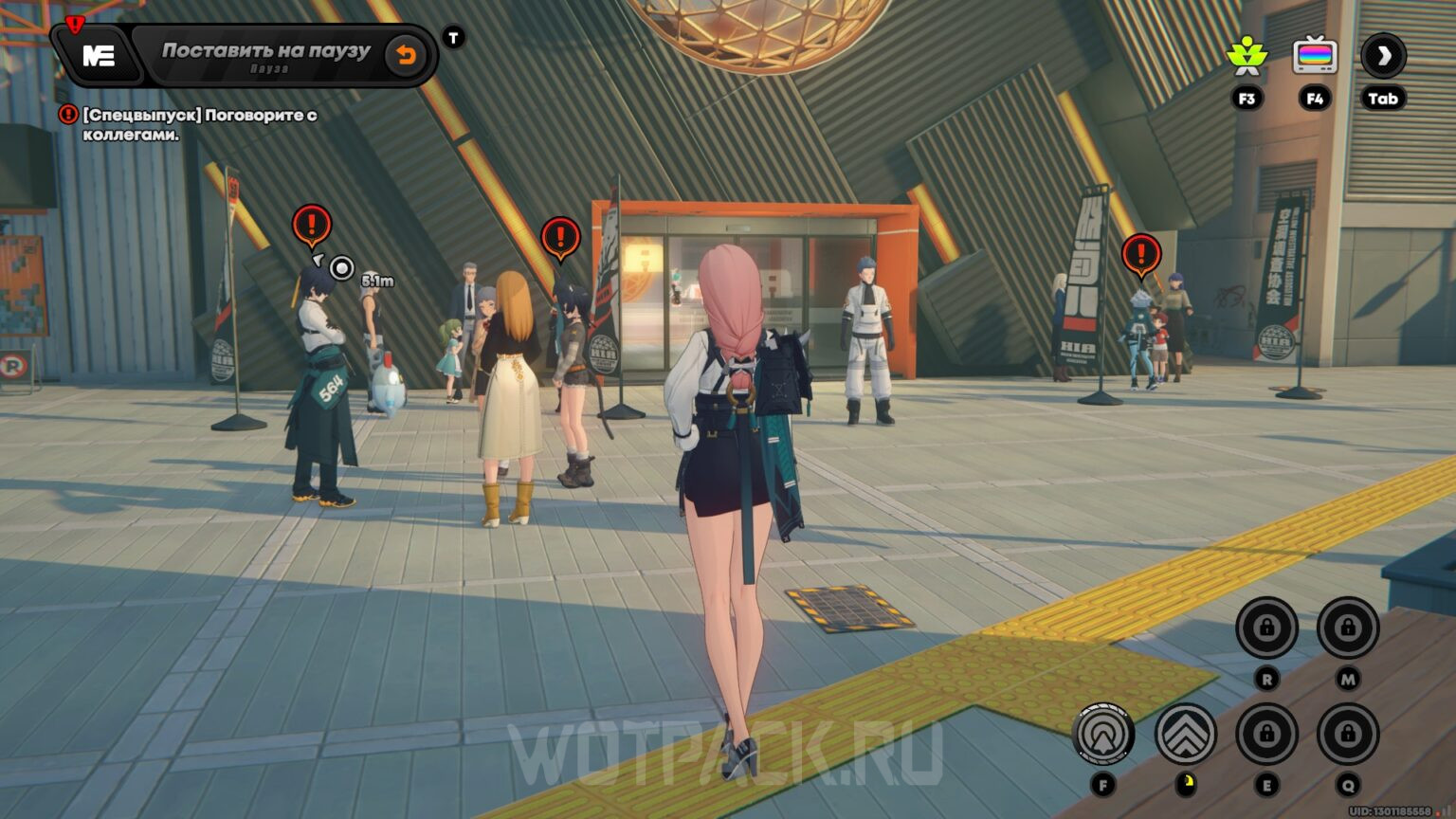1456x819 pixels.
Task: Click the red exclamation icon beside the objective text
Action: (x=67, y=115)
